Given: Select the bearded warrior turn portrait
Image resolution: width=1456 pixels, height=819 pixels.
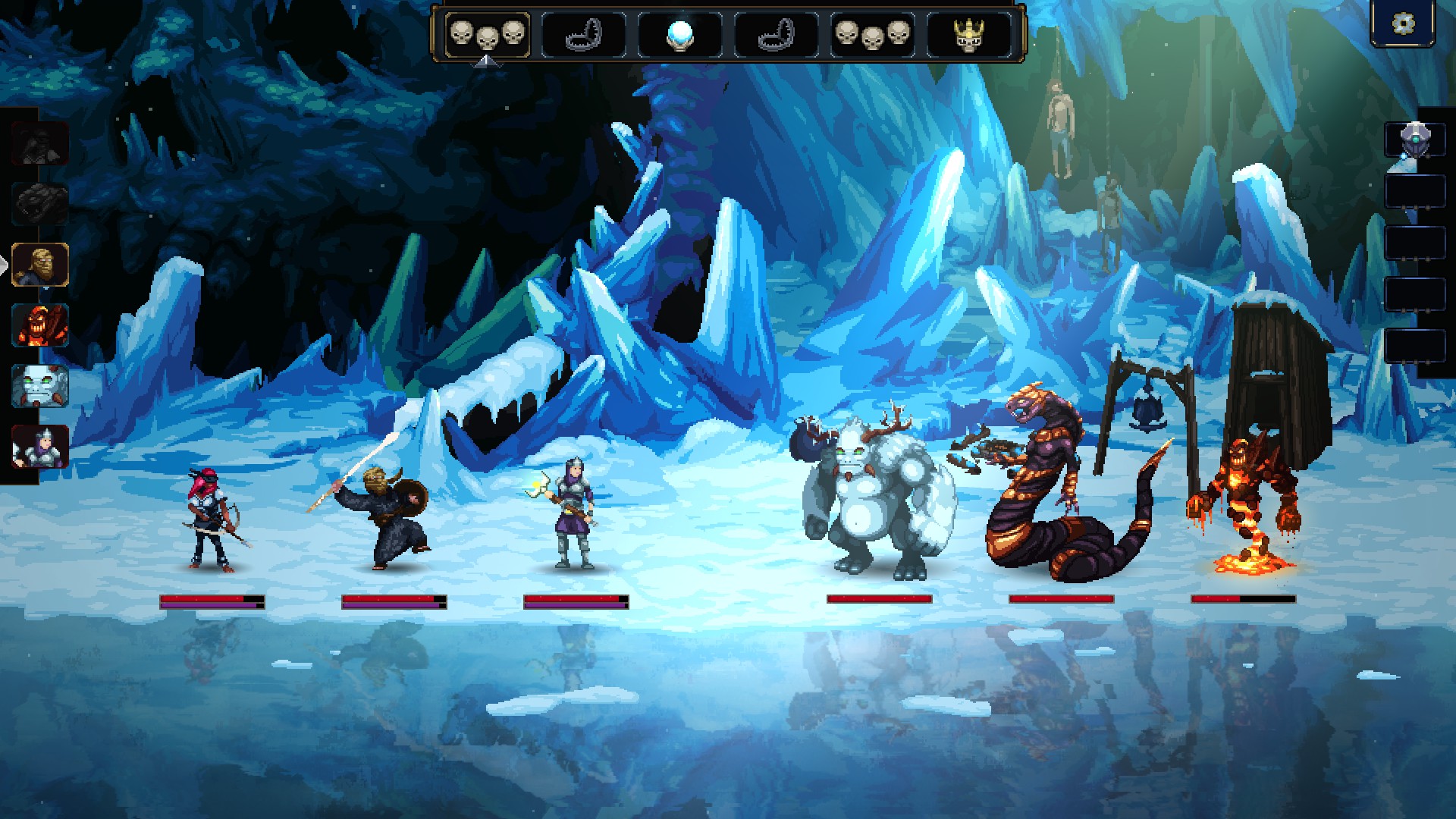Looking at the screenshot, I should (x=40, y=265).
